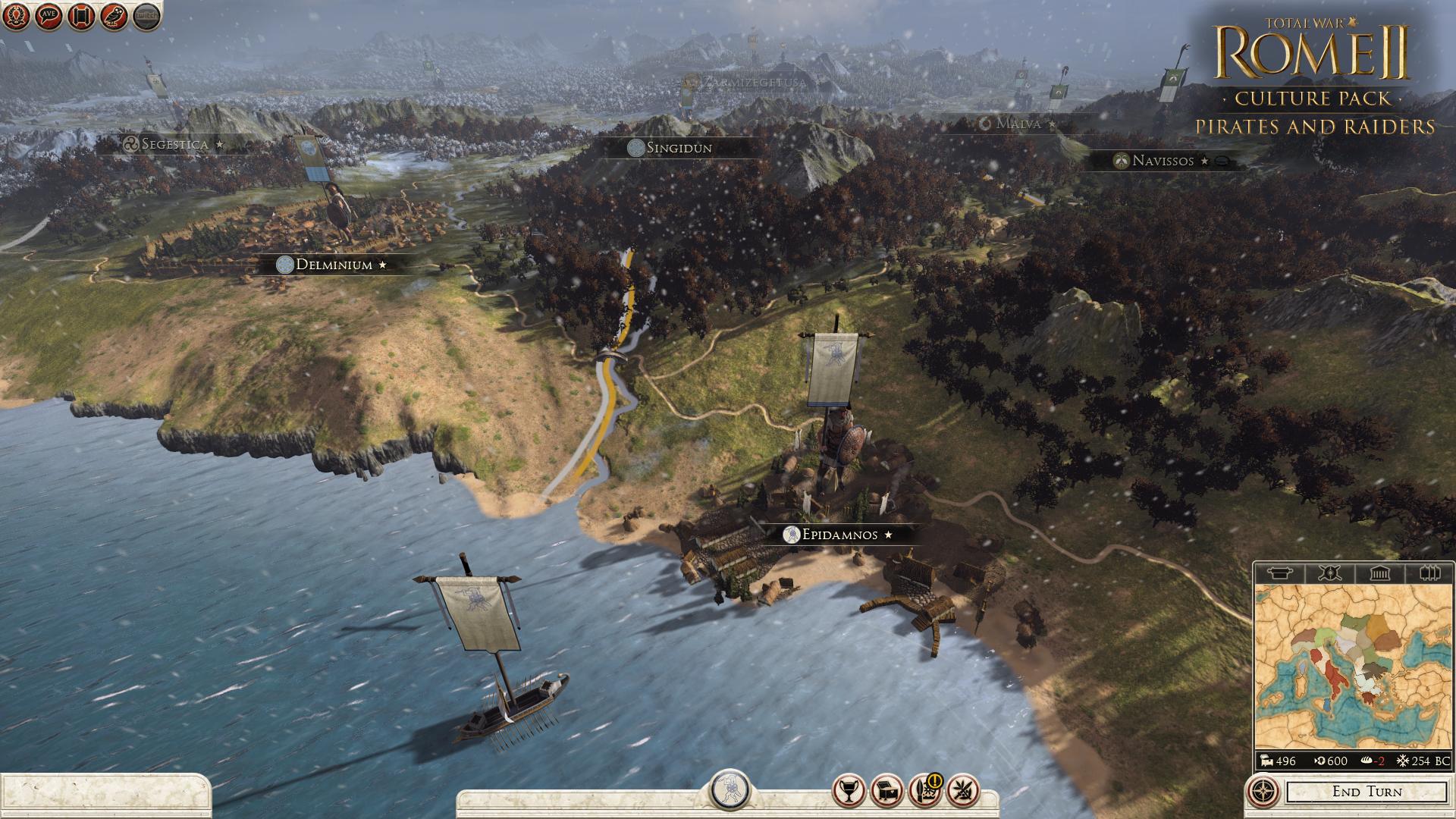Open the owl advisor icon
The width and height of the screenshot is (1456, 819).
[114, 16]
